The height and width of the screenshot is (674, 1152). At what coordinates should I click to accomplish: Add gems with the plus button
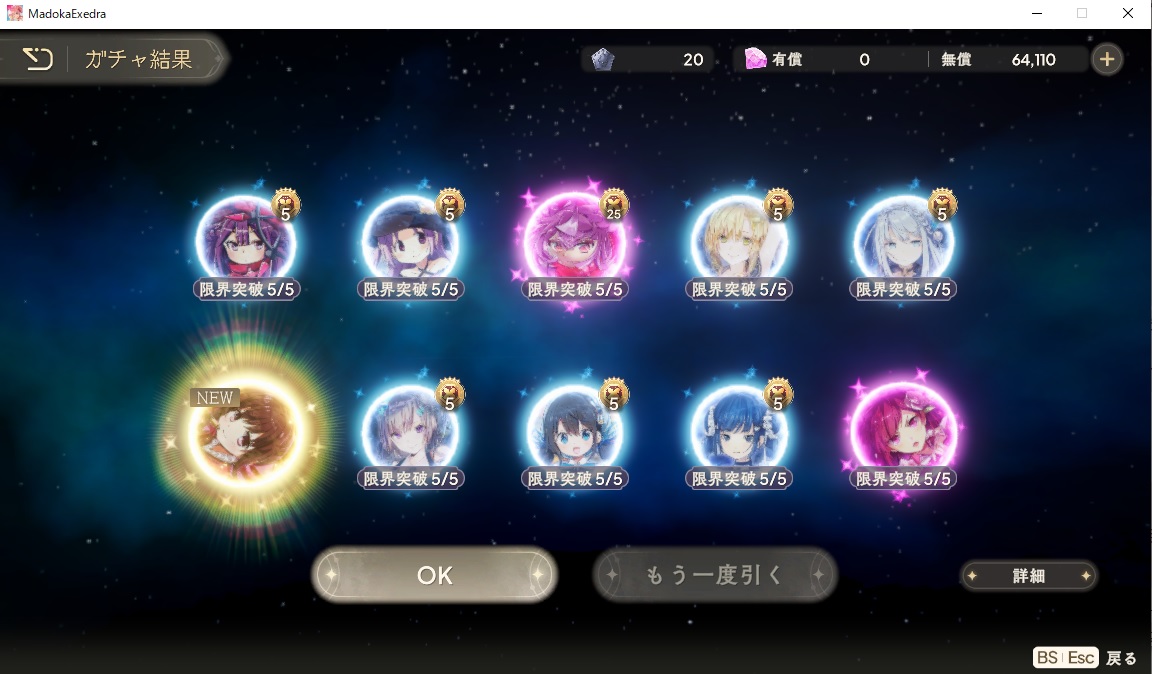[1106, 60]
